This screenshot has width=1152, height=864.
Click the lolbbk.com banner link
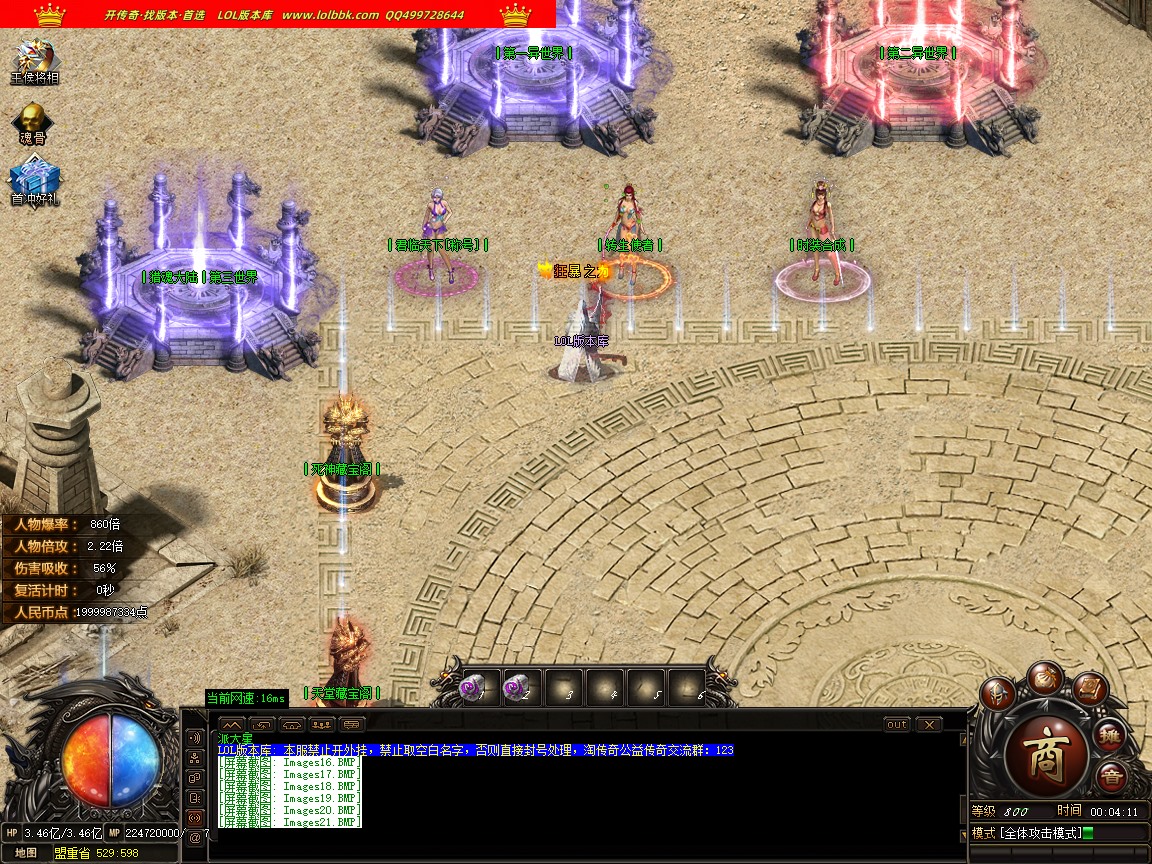330,15
